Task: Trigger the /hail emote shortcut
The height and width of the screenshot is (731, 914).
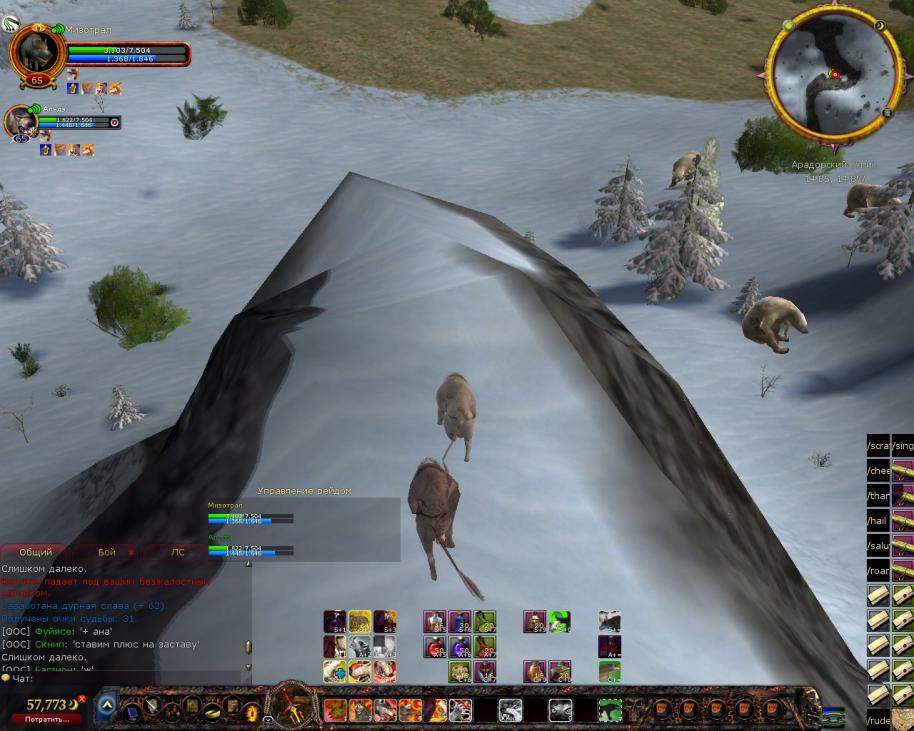Action: (x=878, y=521)
